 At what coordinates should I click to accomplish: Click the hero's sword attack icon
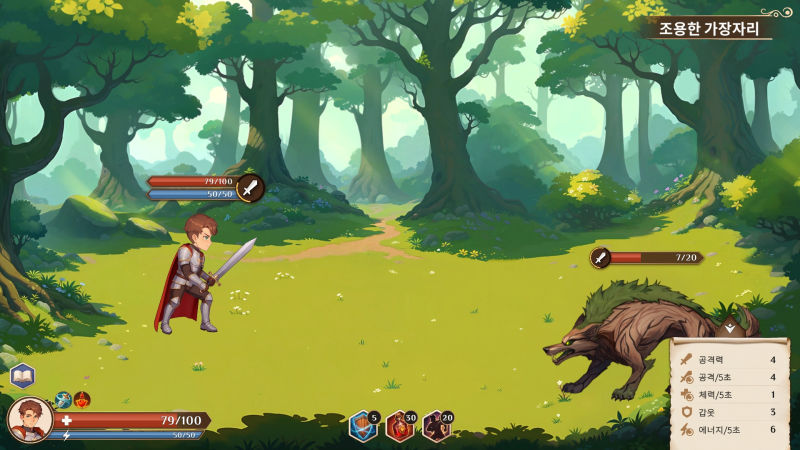(x=250, y=187)
